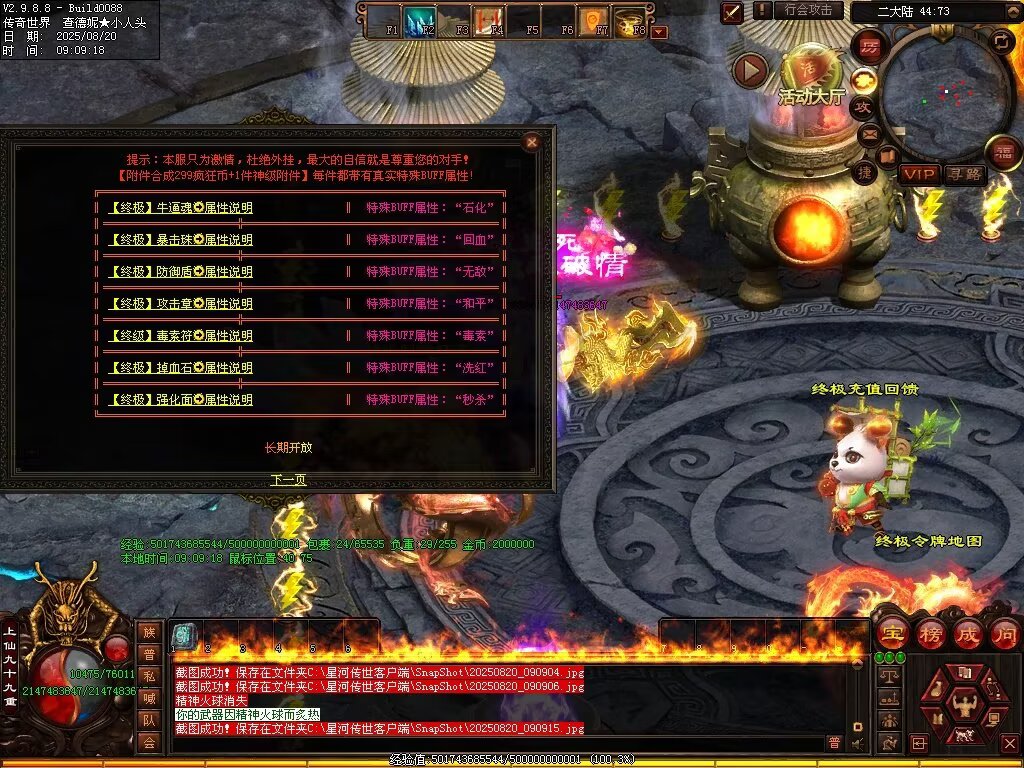This screenshot has width=1024, height=768.
Task: Open 暴击珠 attribute description
Action: pyautogui.click(x=180, y=240)
